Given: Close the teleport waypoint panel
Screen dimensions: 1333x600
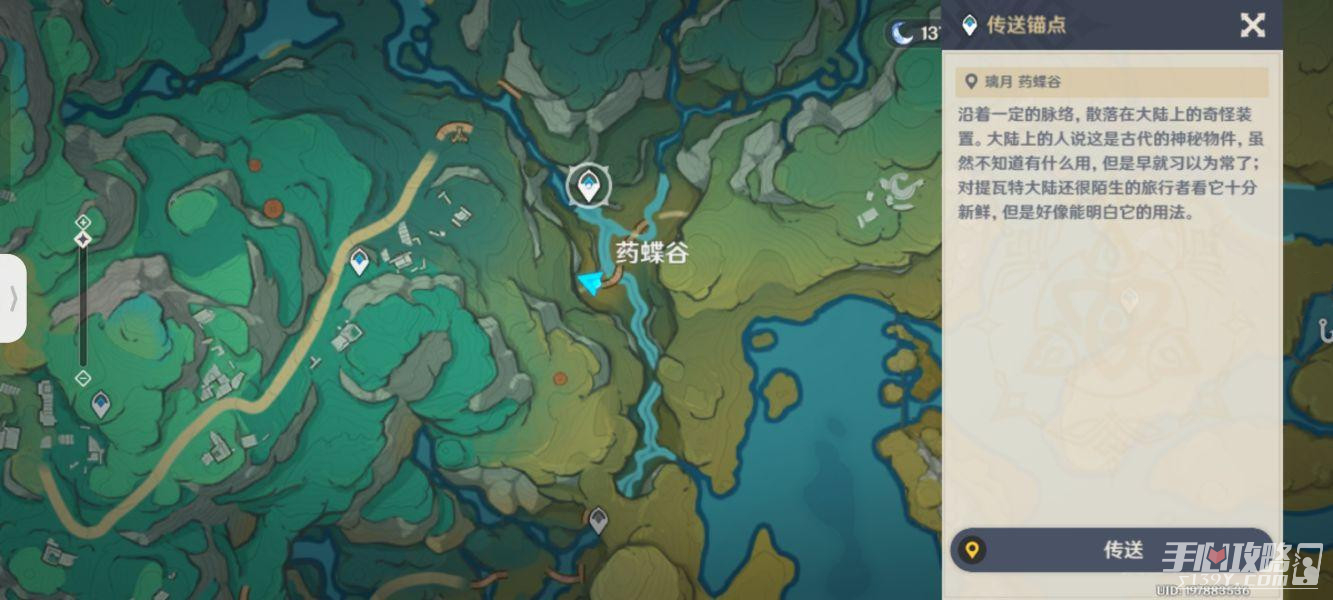Looking at the screenshot, I should (1252, 26).
